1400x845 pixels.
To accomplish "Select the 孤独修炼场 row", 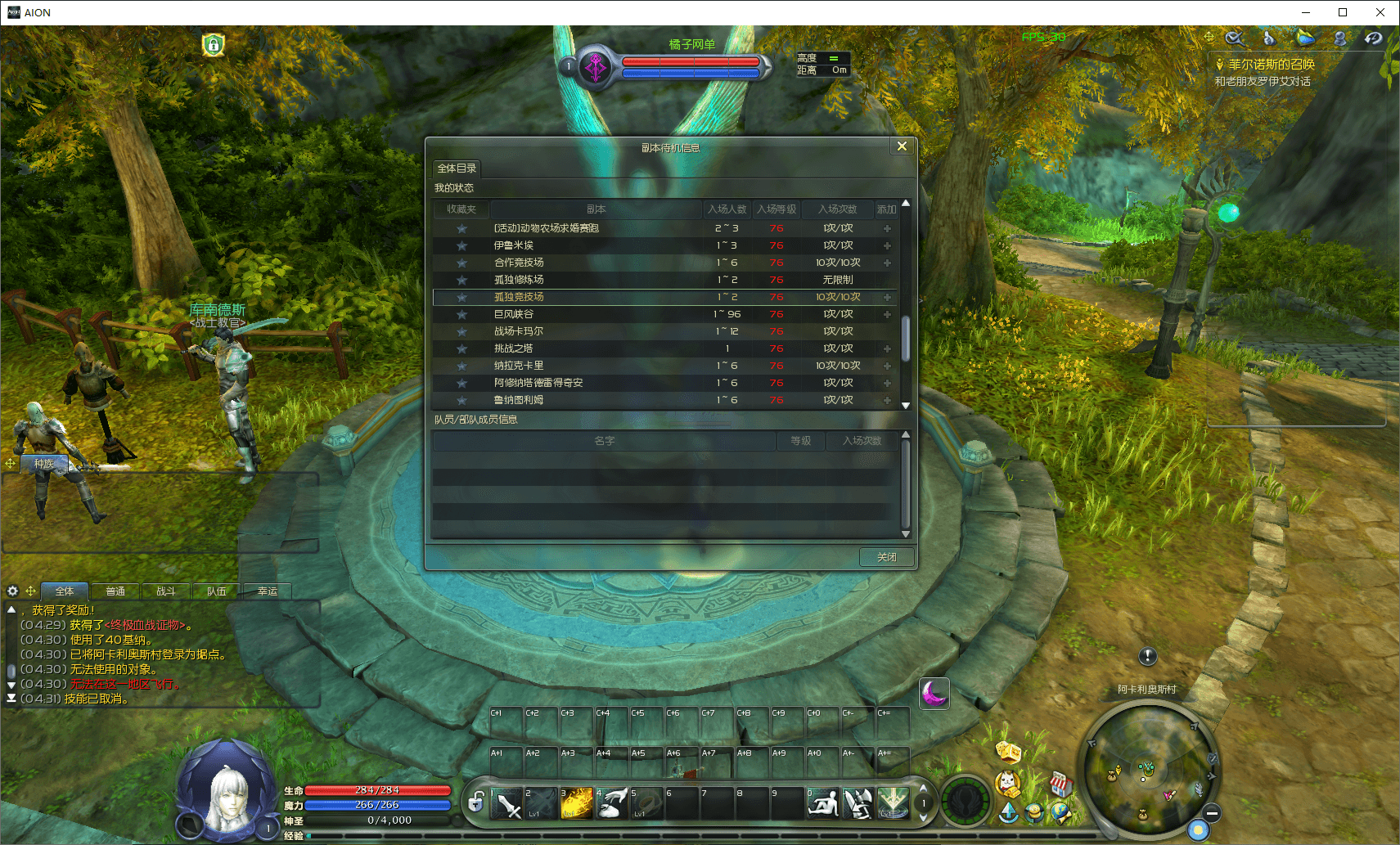I will (x=519, y=280).
